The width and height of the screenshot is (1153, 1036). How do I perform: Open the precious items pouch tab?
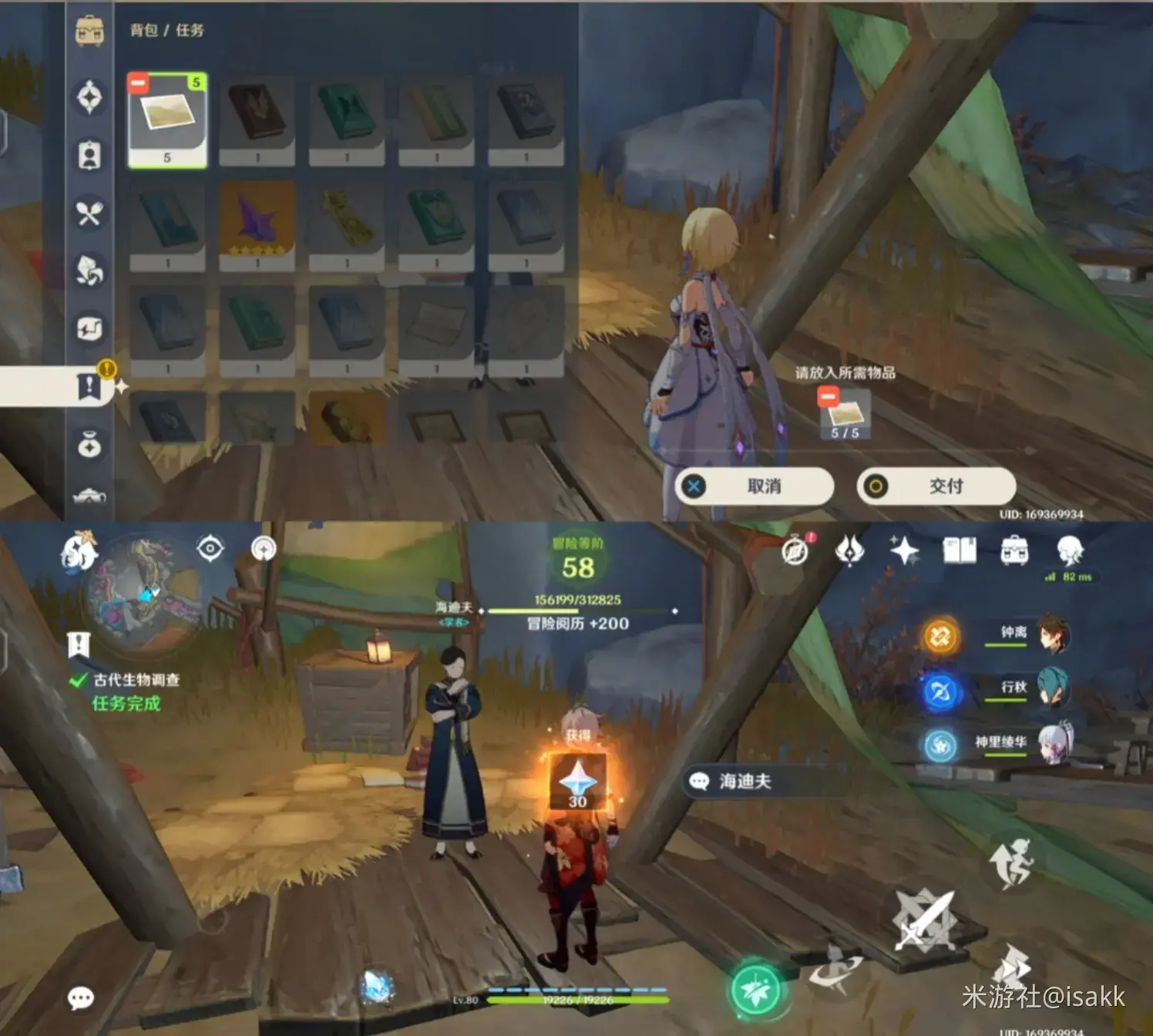pos(89,445)
